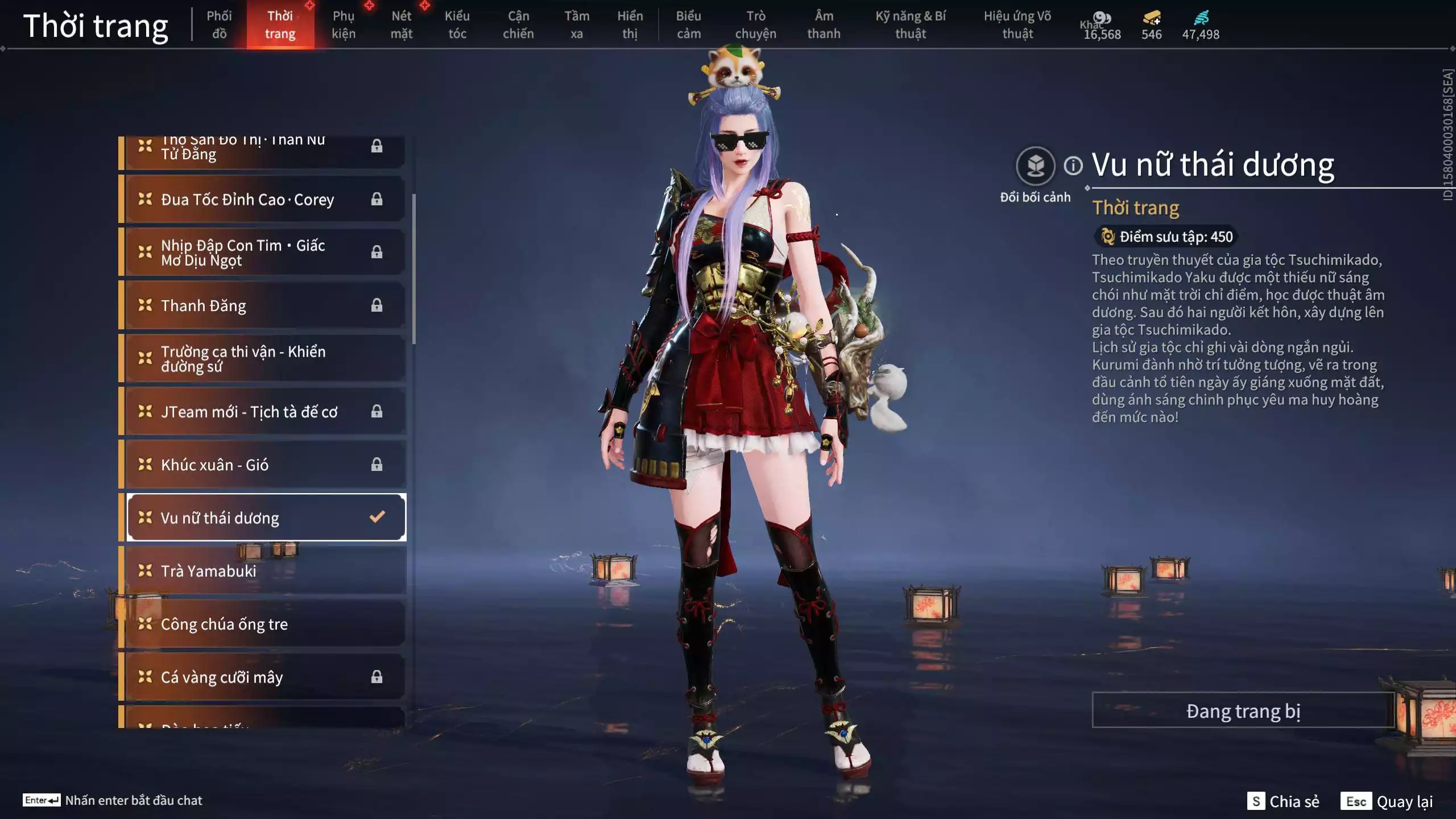Click the lock on Cá vàng cưỡi mây
Screen dimensions: 1456x819
(x=377, y=677)
